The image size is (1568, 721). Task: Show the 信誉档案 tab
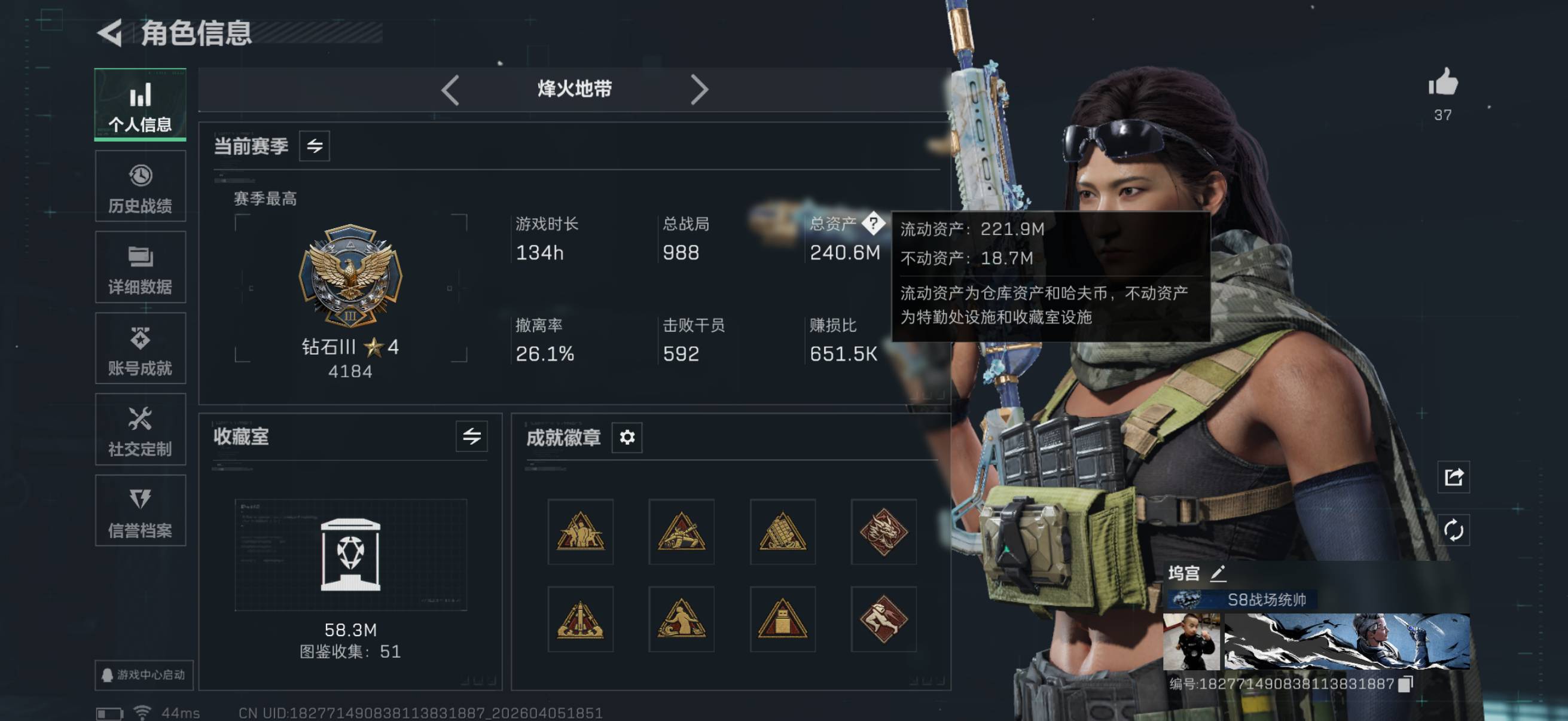(140, 511)
